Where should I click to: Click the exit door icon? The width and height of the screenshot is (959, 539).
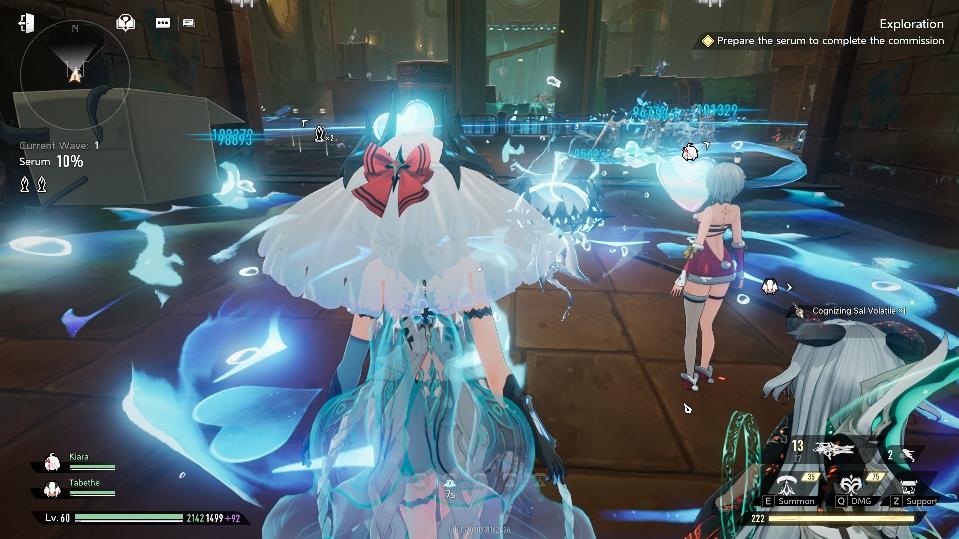coord(26,22)
